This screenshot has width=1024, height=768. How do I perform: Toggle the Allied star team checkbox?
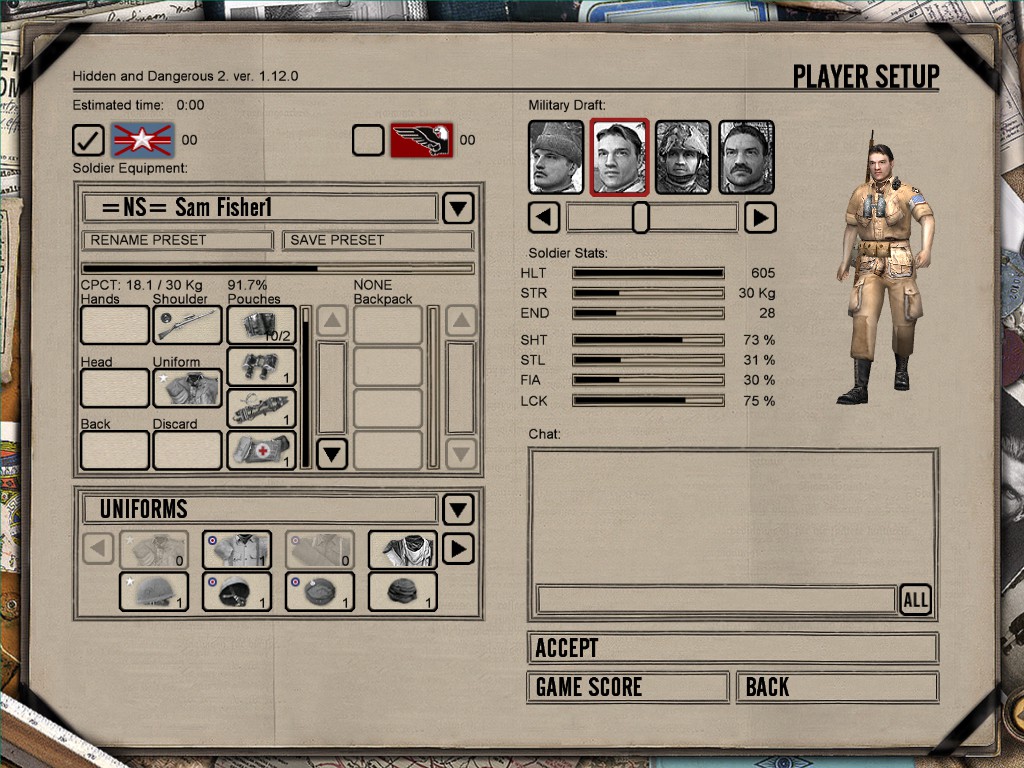[x=89, y=140]
